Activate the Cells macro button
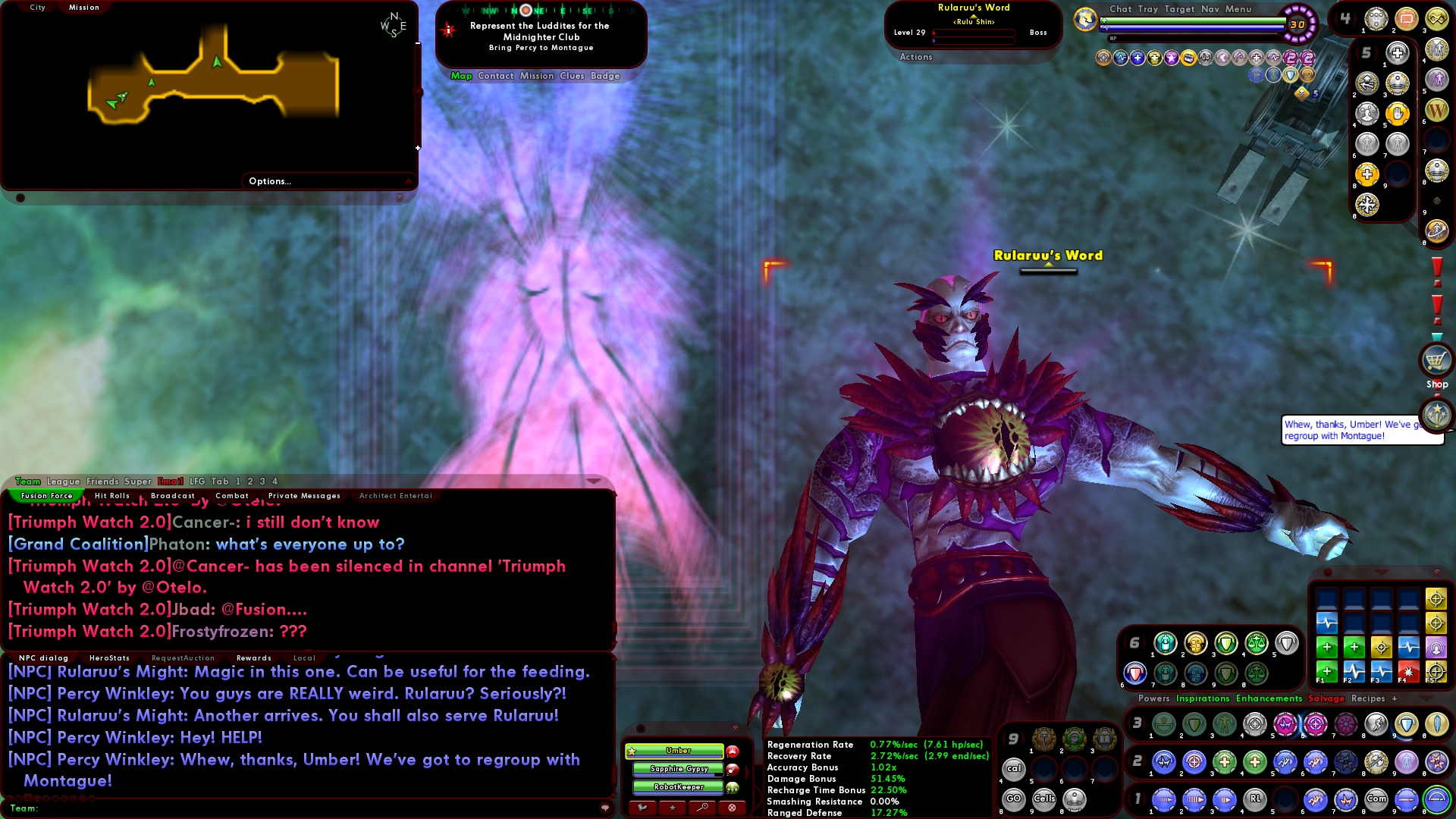The image size is (1456, 819). pyautogui.click(x=1045, y=799)
